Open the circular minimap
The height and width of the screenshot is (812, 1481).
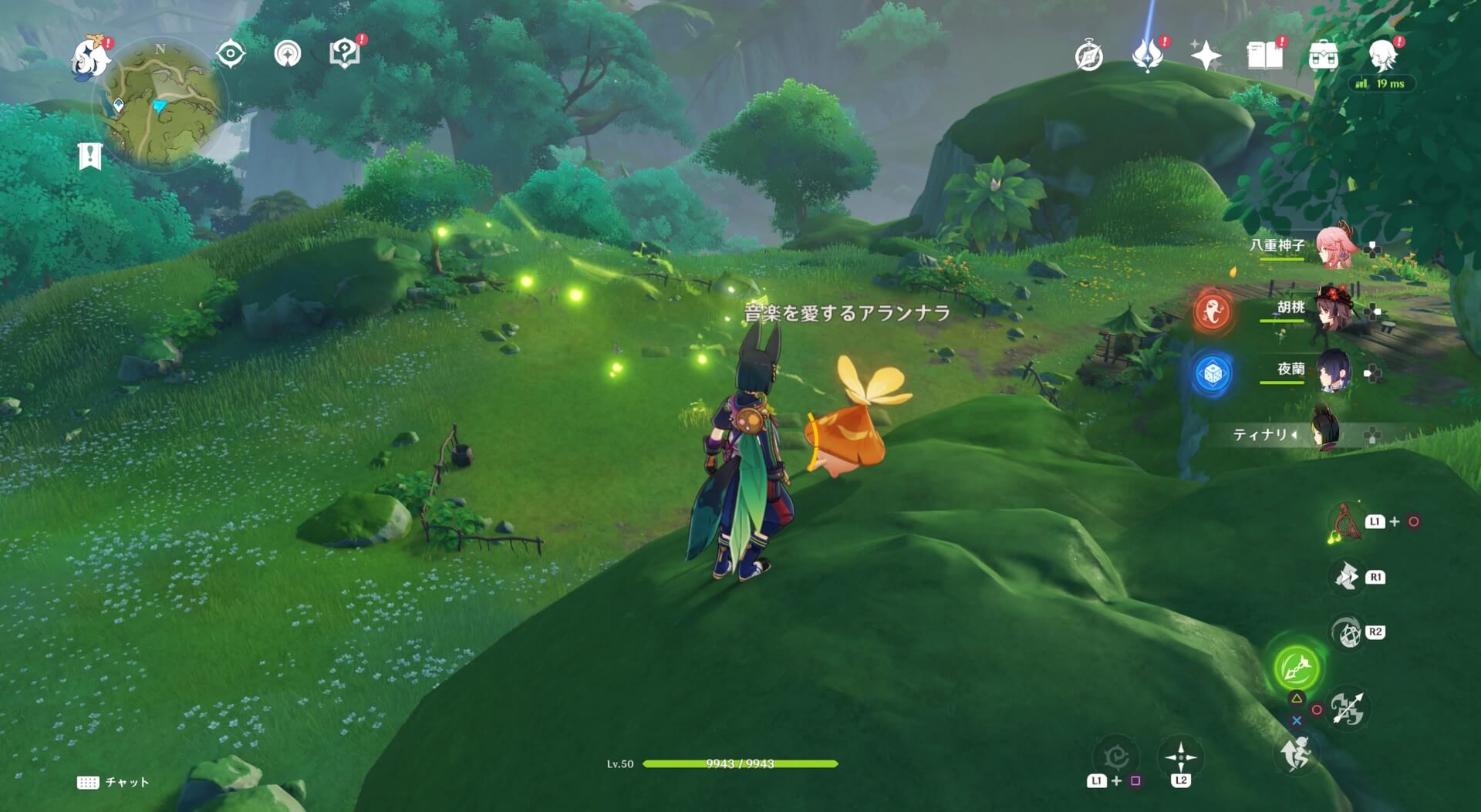[x=160, y=104]
